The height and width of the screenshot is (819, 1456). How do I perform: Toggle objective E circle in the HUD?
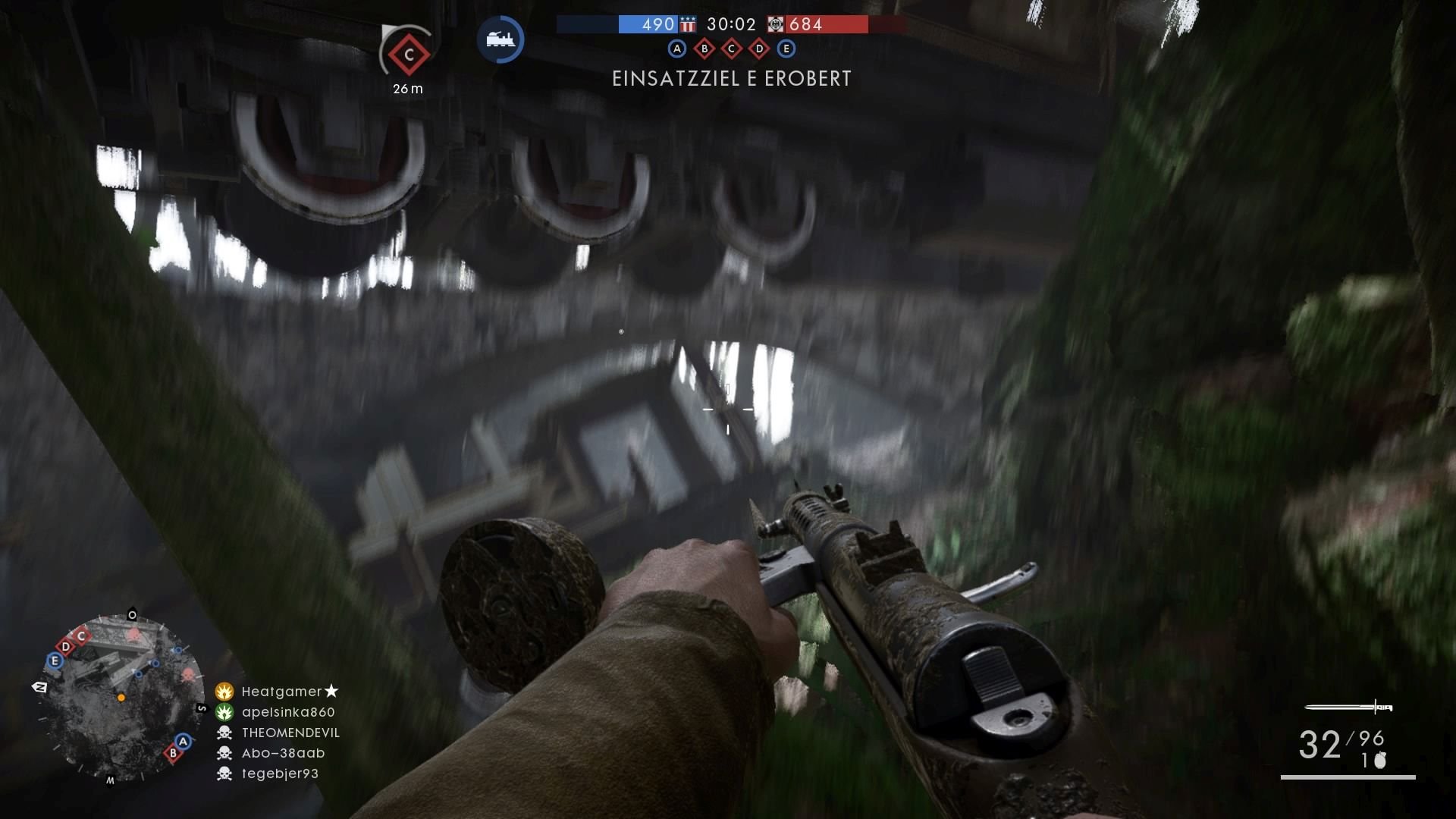coord(787,49)
